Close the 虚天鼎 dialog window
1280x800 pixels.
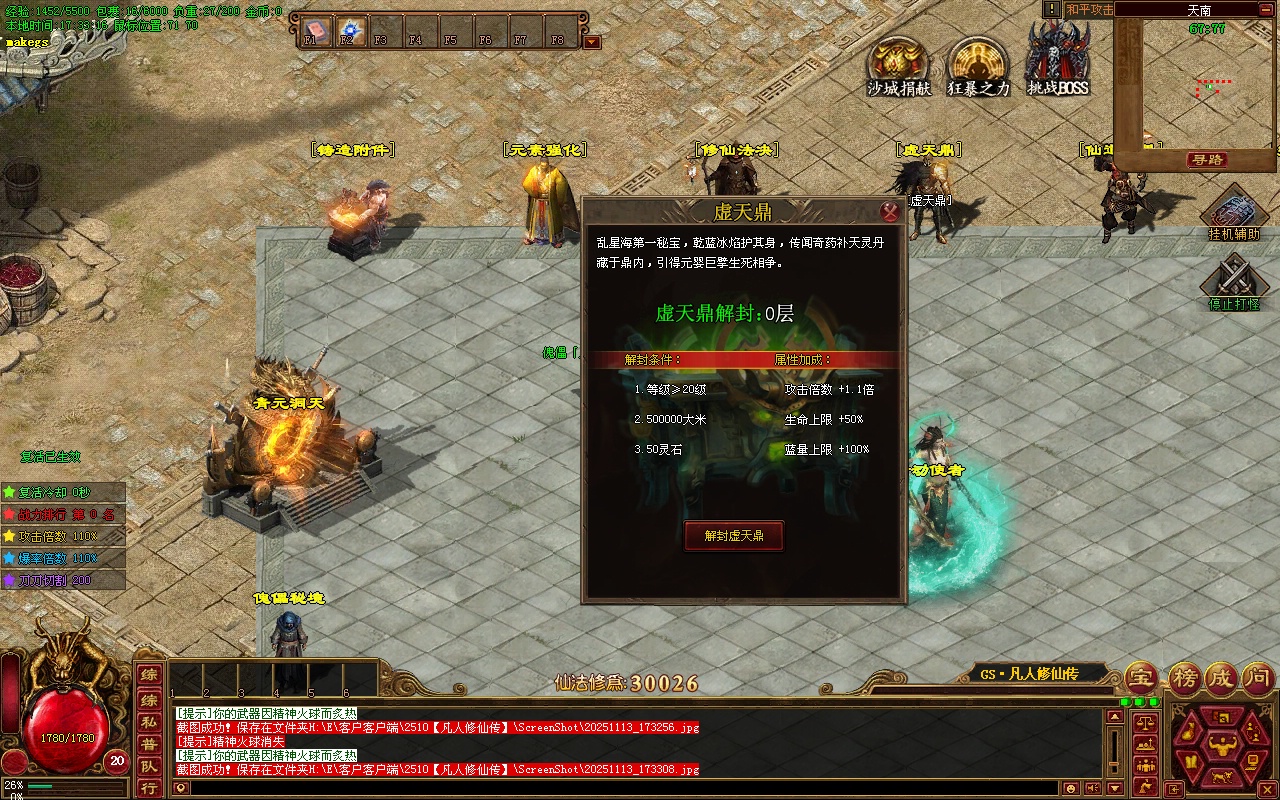(x=890, y=211)
